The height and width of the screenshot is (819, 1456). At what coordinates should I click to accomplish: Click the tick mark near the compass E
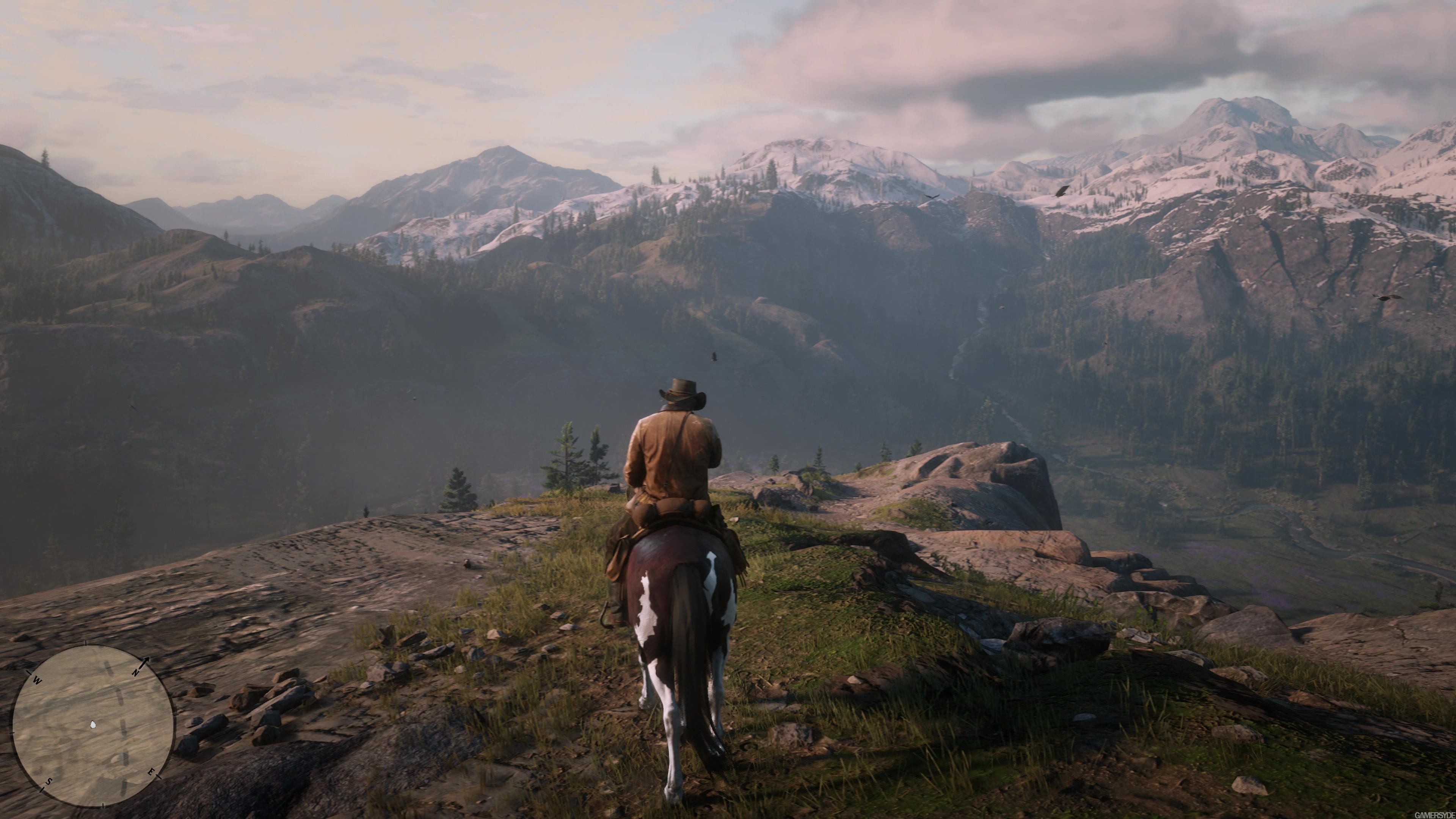pos(158,777)
